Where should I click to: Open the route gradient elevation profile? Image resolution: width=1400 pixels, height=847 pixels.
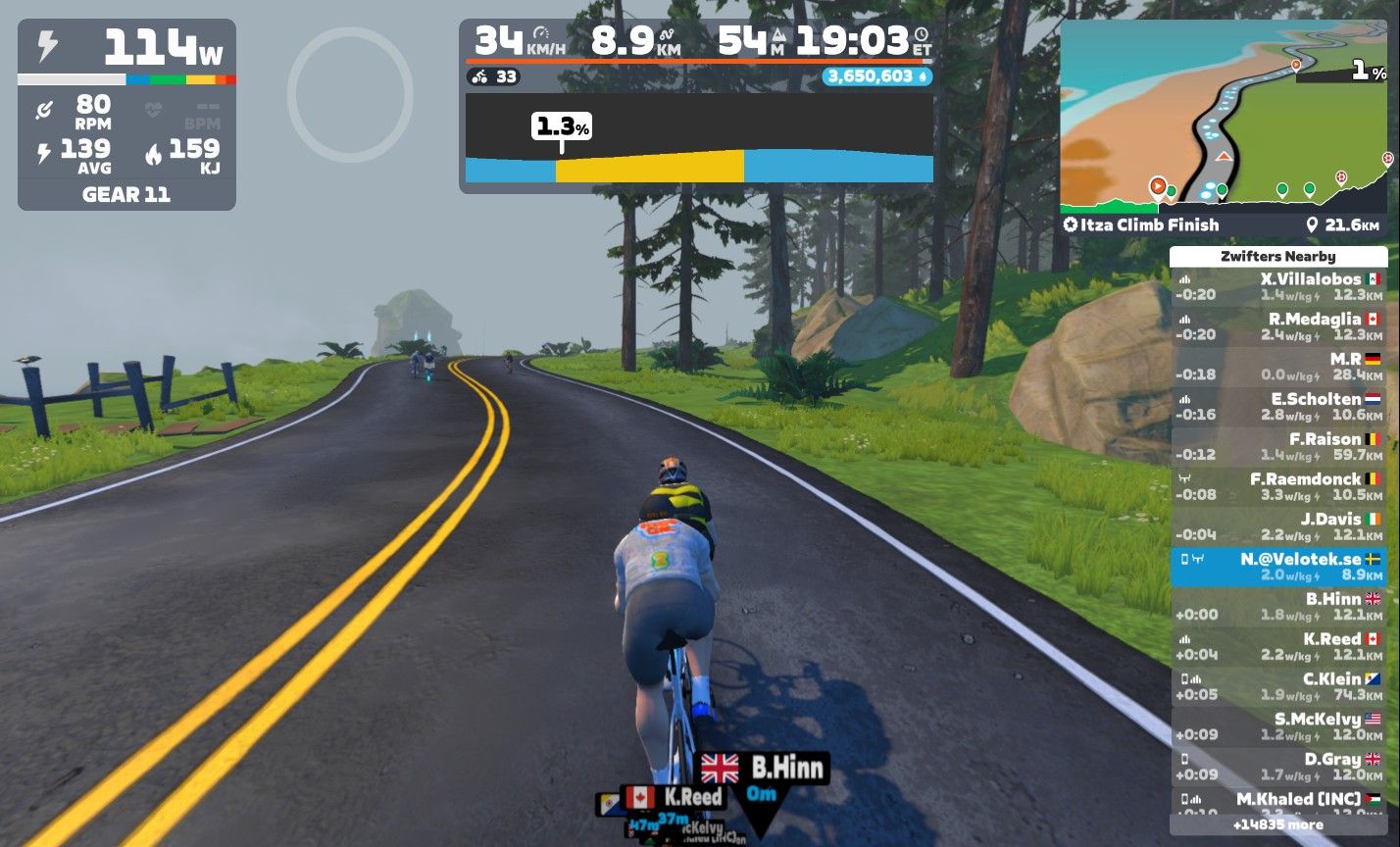click(698, 138)
